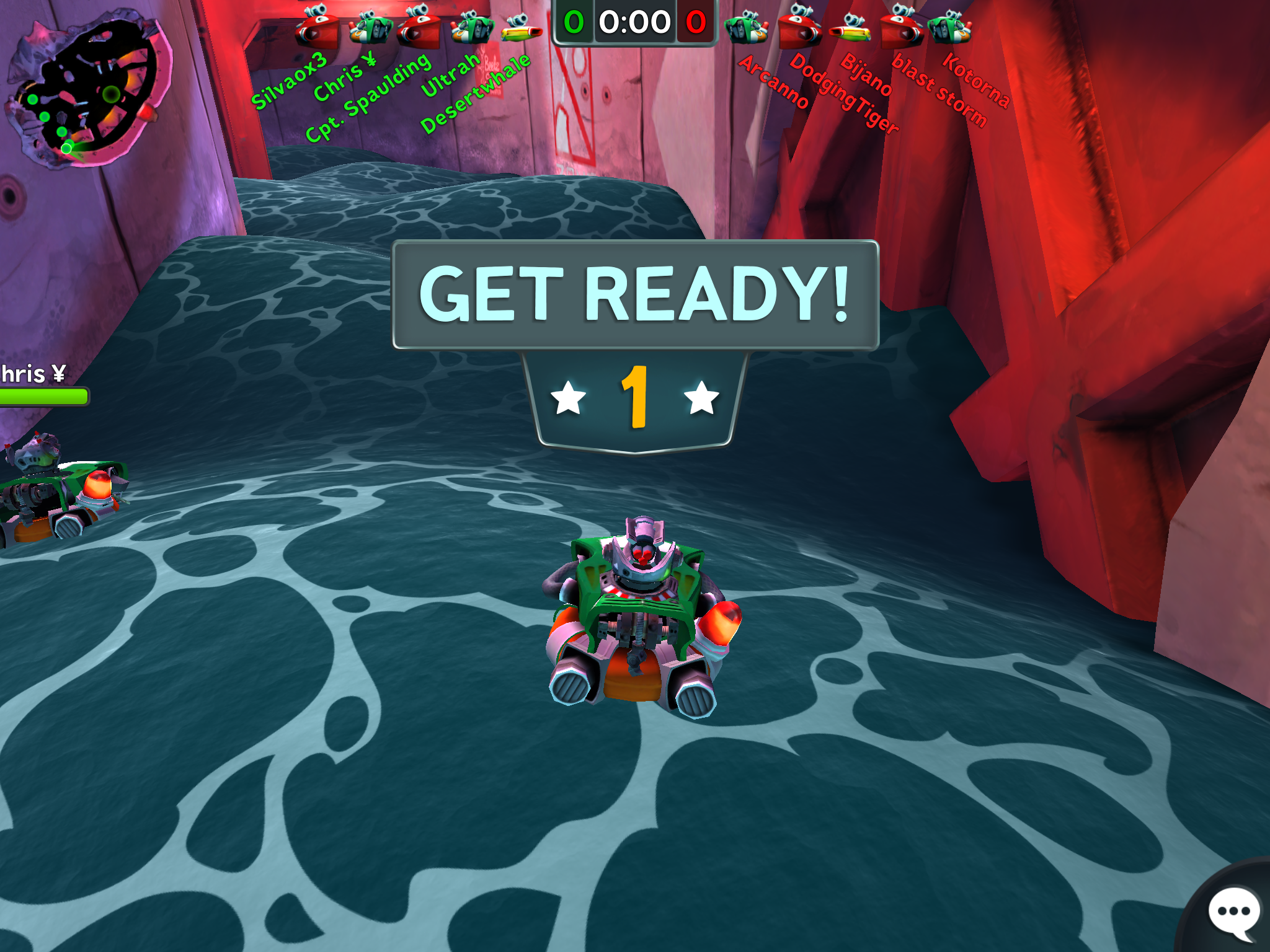Image resolution: width=1270 pixels, height=952 pixels.
Task: Open the chat speech bubble
Action: pos(1233,912)
